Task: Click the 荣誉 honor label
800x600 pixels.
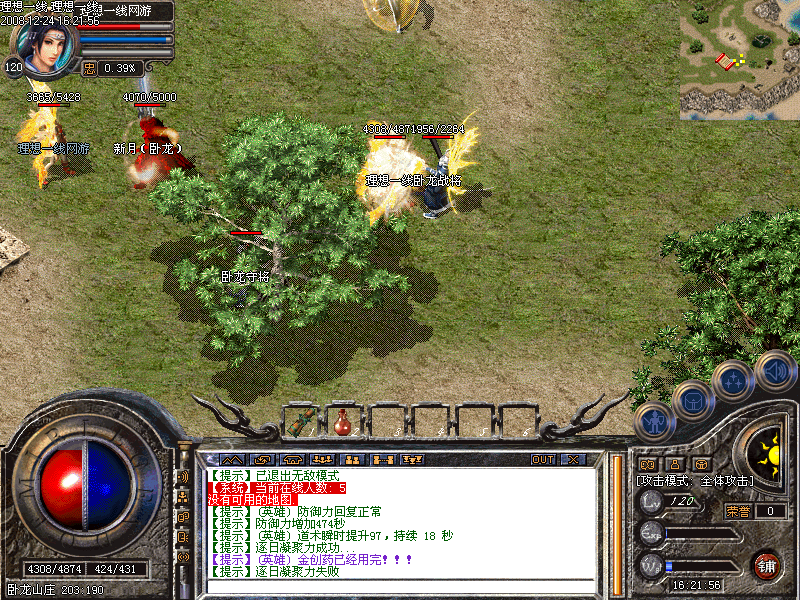Action: [x=737, y=511]
